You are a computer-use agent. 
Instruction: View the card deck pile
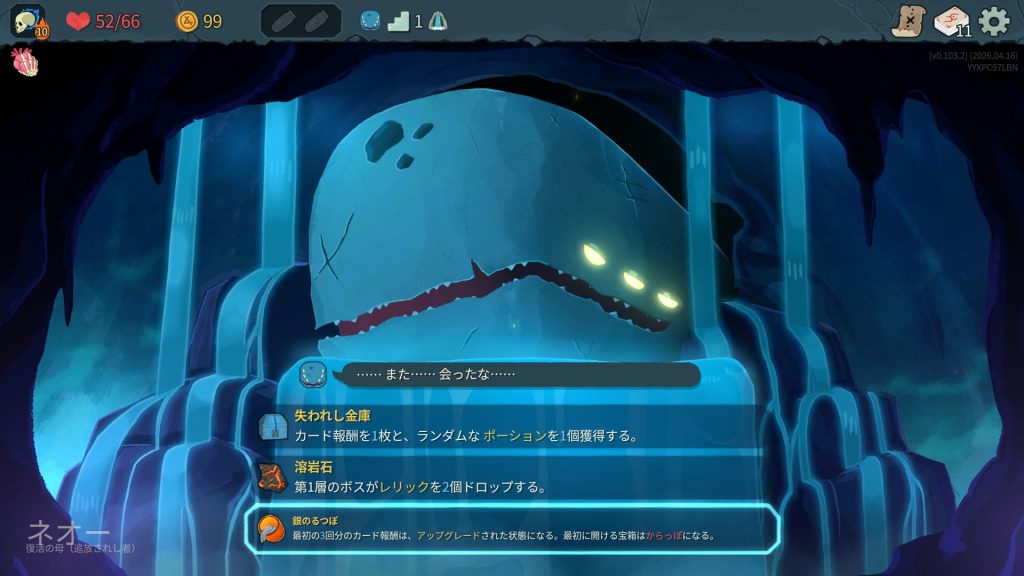951,21
